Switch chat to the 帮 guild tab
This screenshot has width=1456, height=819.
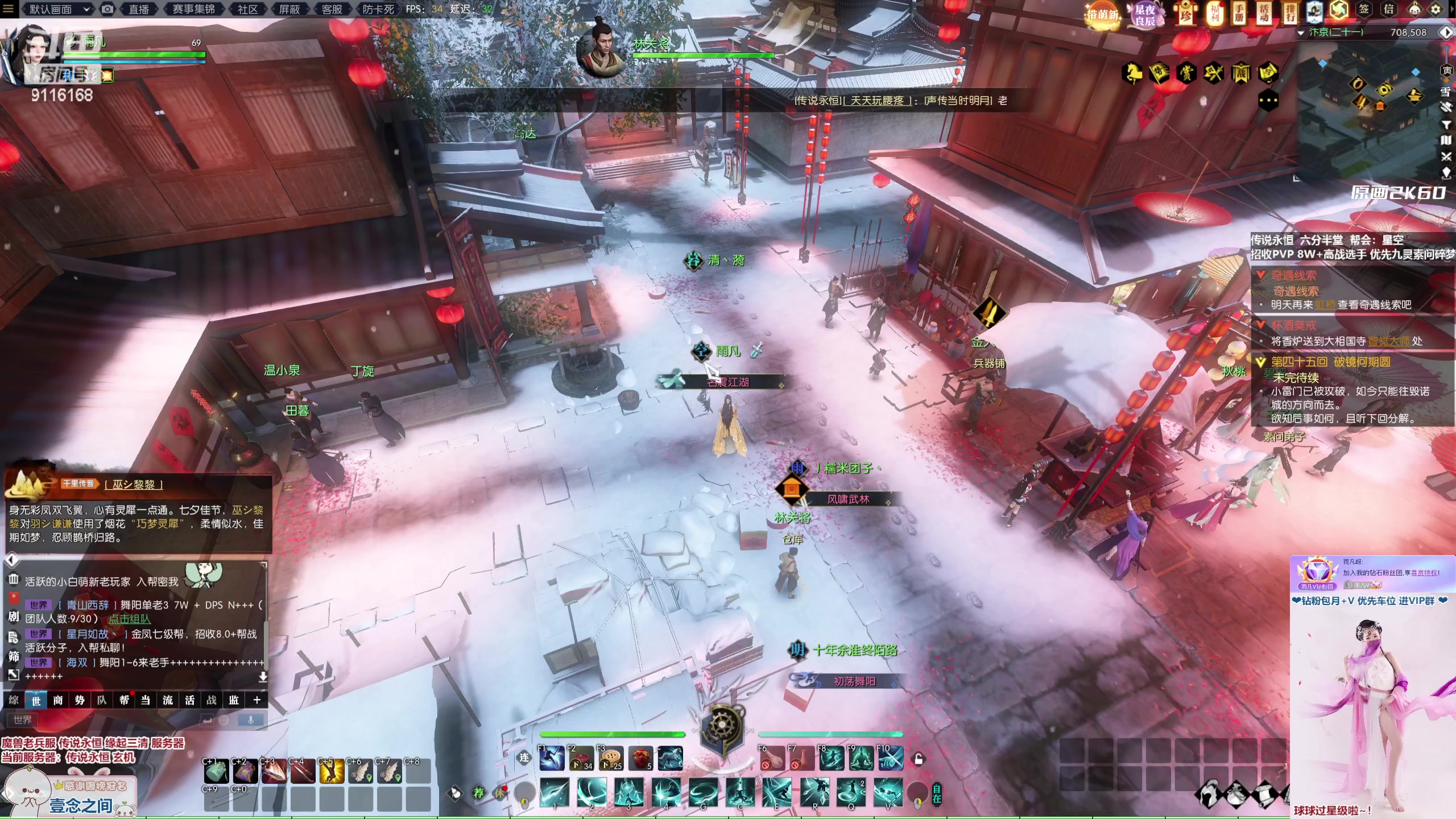(124, 700)
